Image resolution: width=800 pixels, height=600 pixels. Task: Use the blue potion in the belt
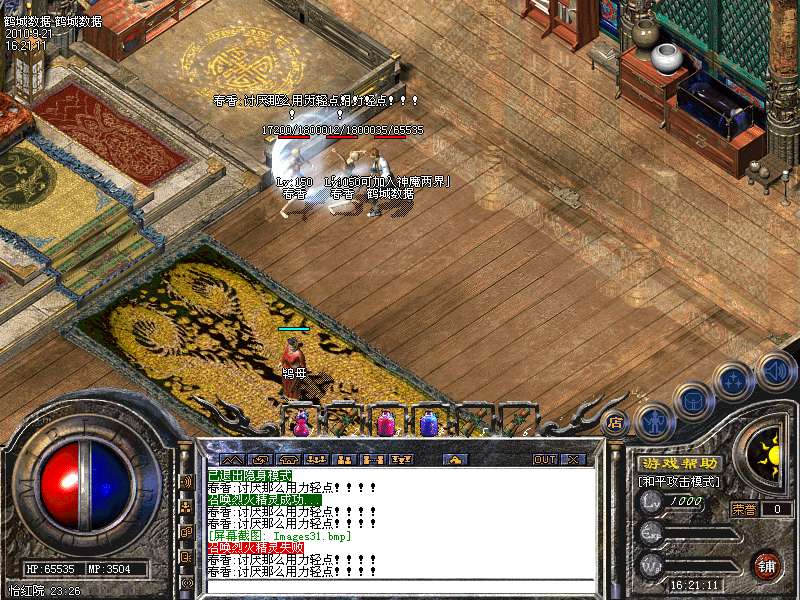coord(429,424)
